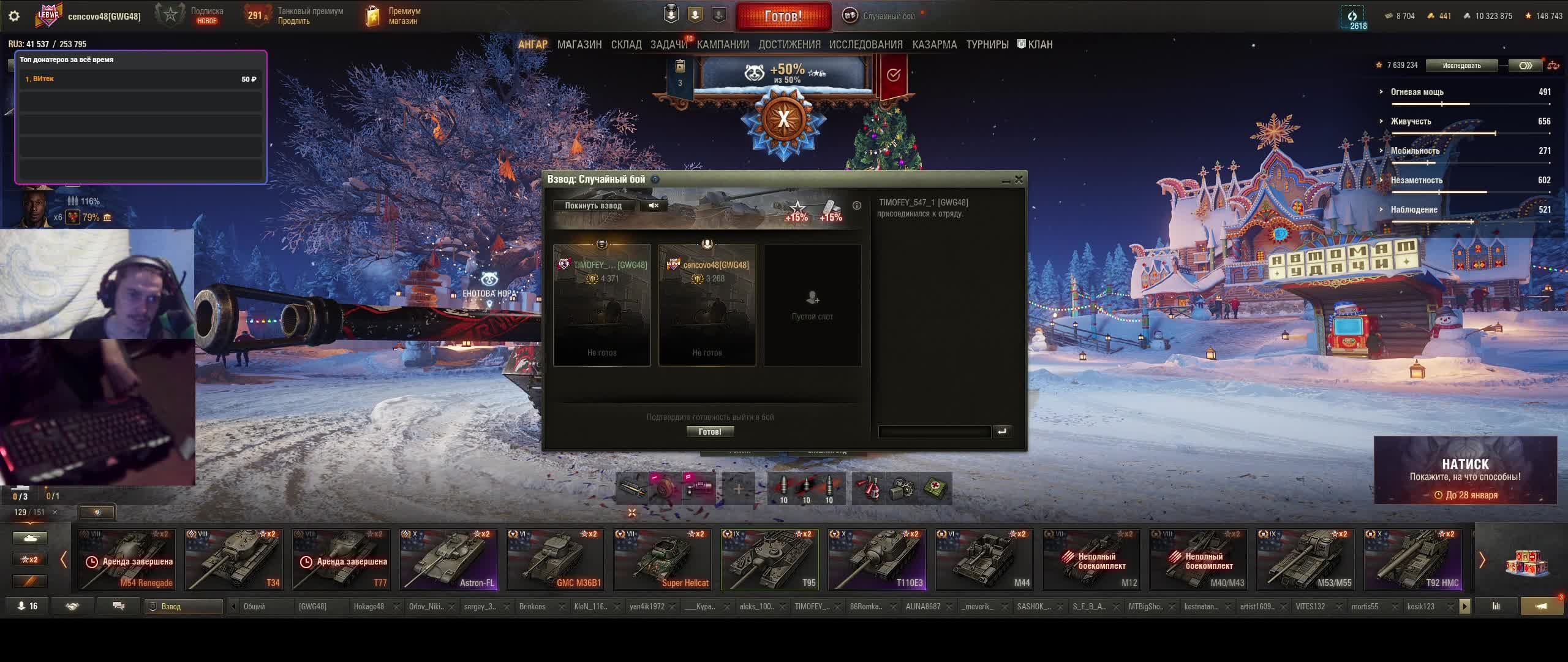
Task: Confirm readiness in the platoon window
Action: 710,432
